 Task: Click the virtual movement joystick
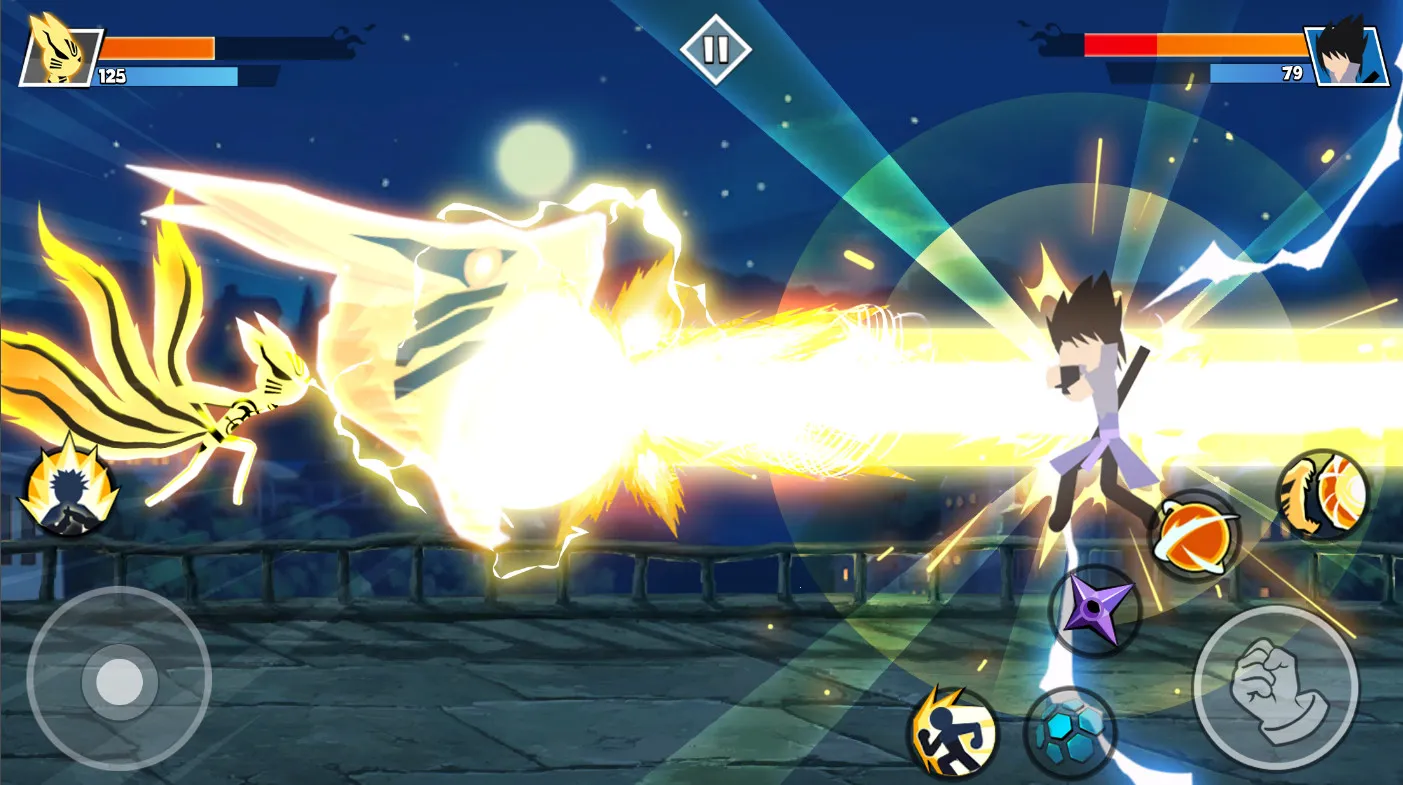119,680
